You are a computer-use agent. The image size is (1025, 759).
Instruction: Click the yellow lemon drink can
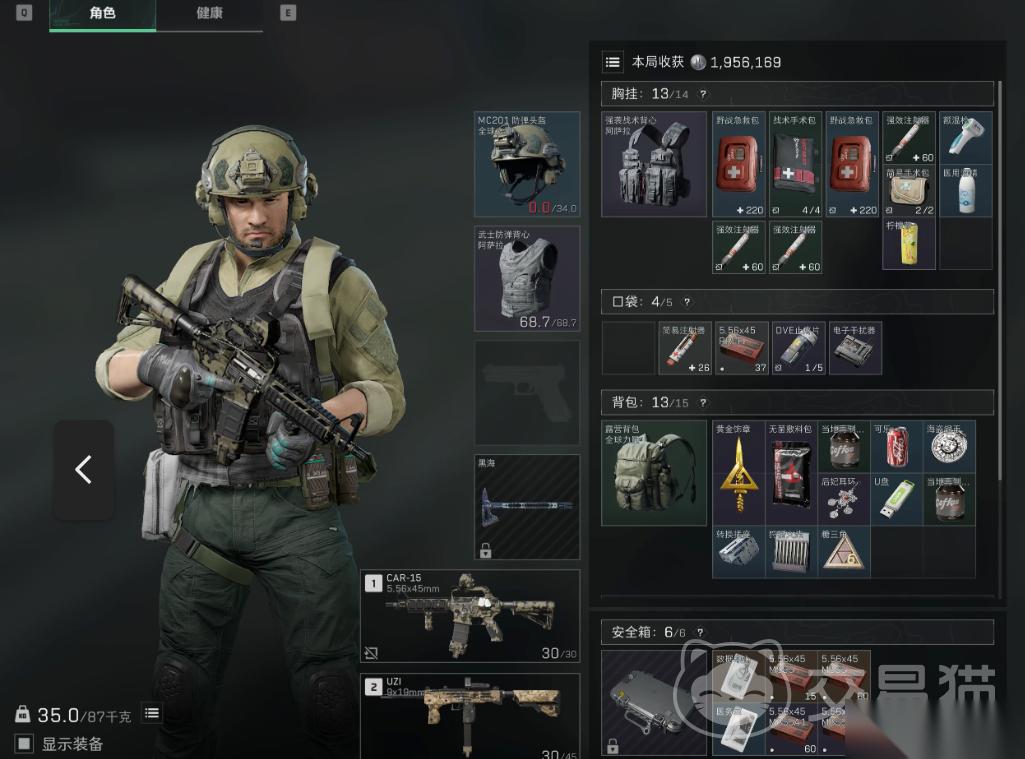[909, 244]
